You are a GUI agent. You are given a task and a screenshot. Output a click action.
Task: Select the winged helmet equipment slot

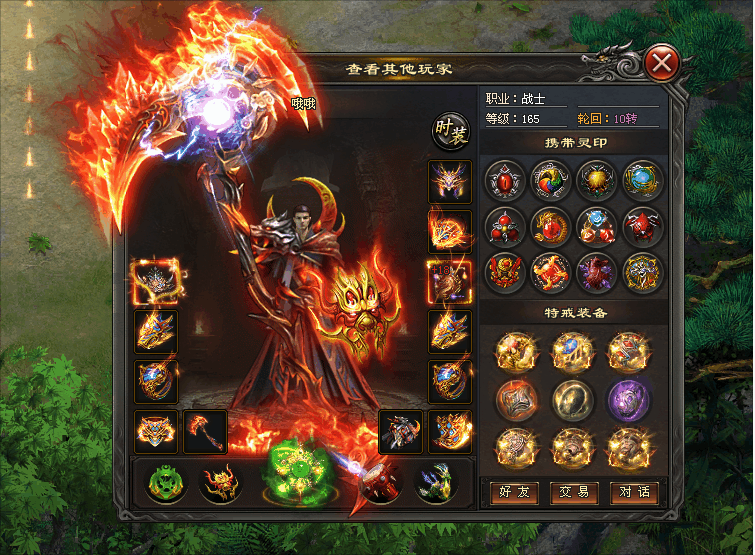click(x=449, y=182)
